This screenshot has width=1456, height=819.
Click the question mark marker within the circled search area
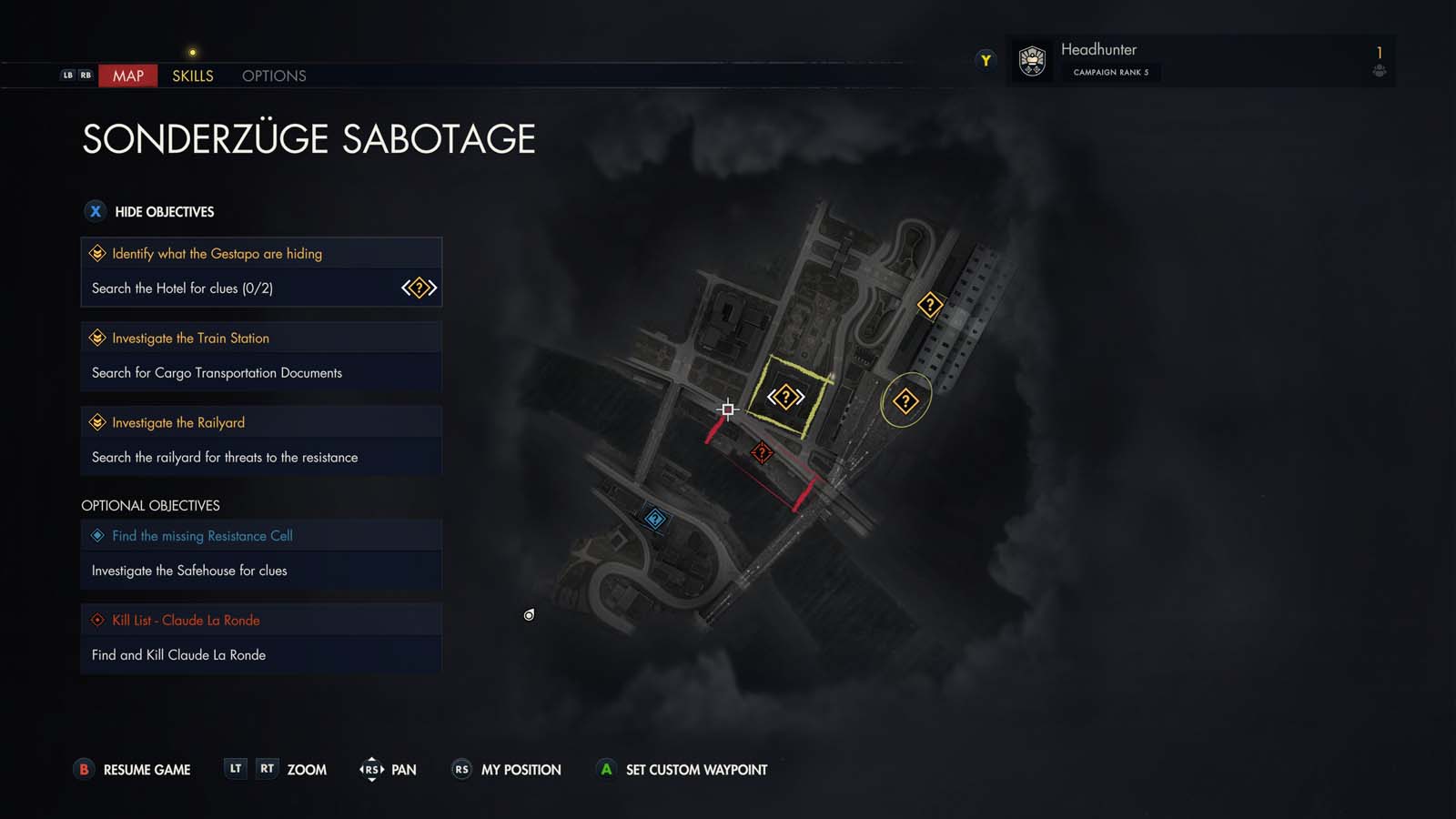coord(905,399)
